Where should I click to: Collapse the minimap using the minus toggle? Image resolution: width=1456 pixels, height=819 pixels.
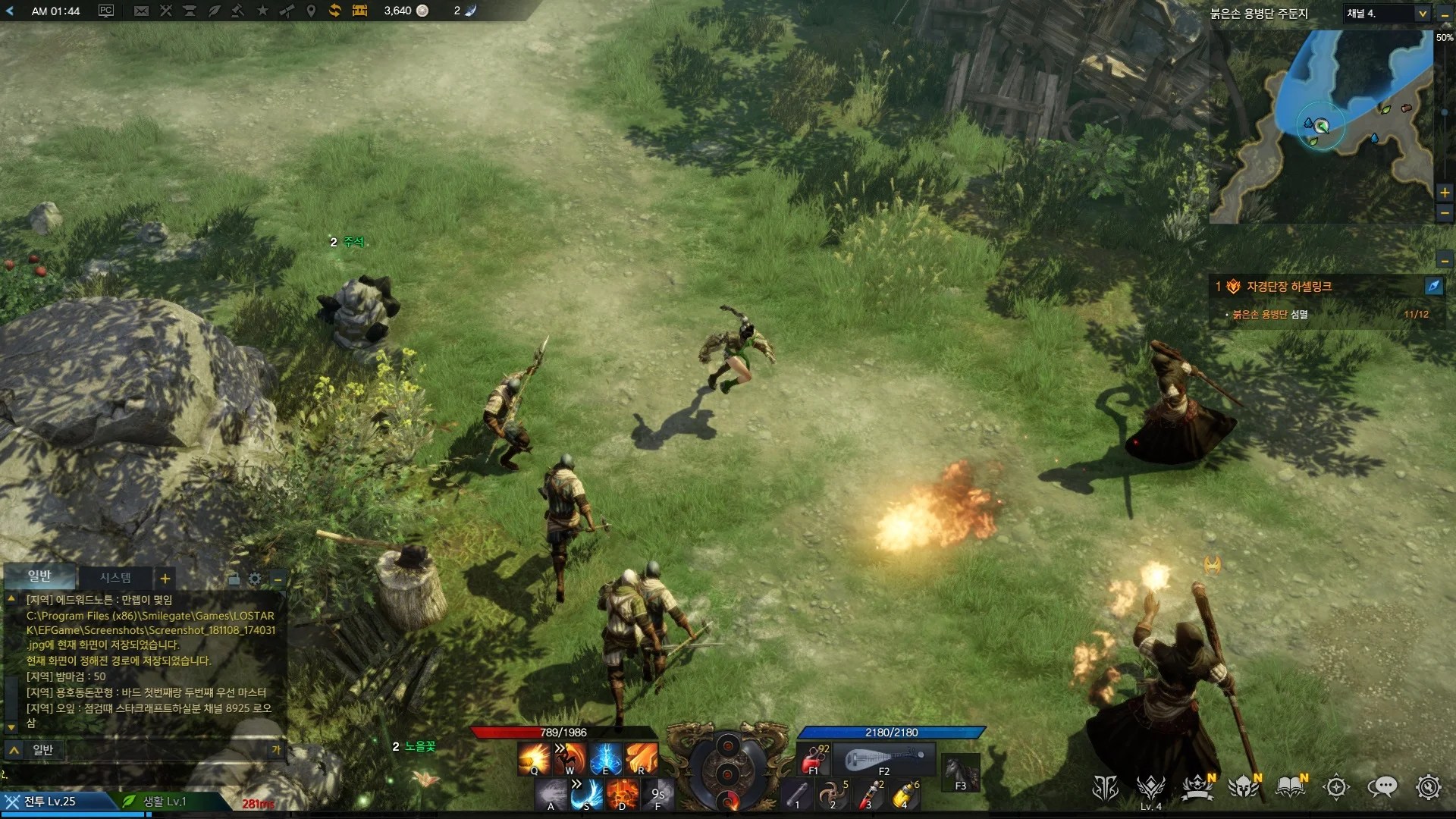1445,13
